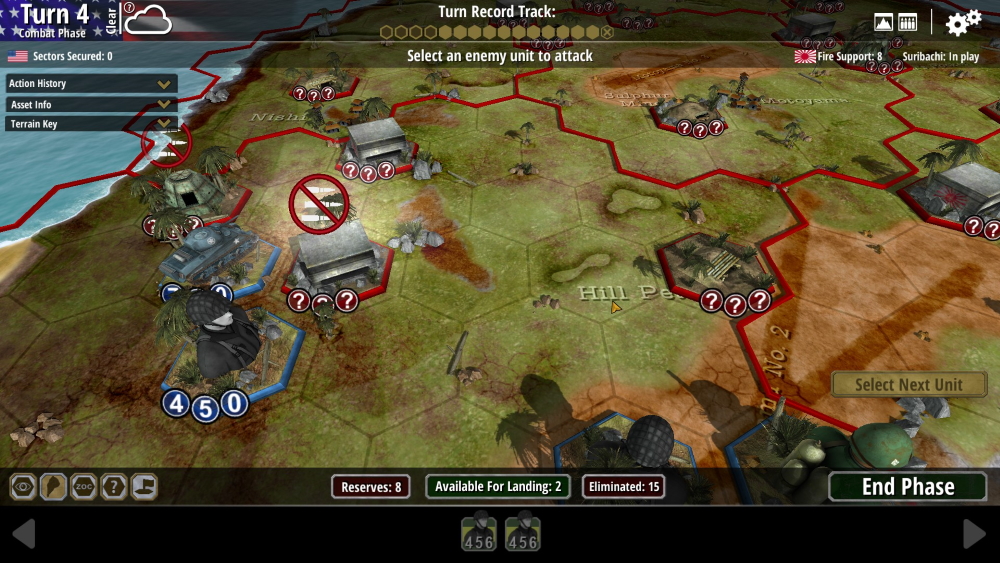
Task: Open the weather info question mark
Action: click(129, 8)
